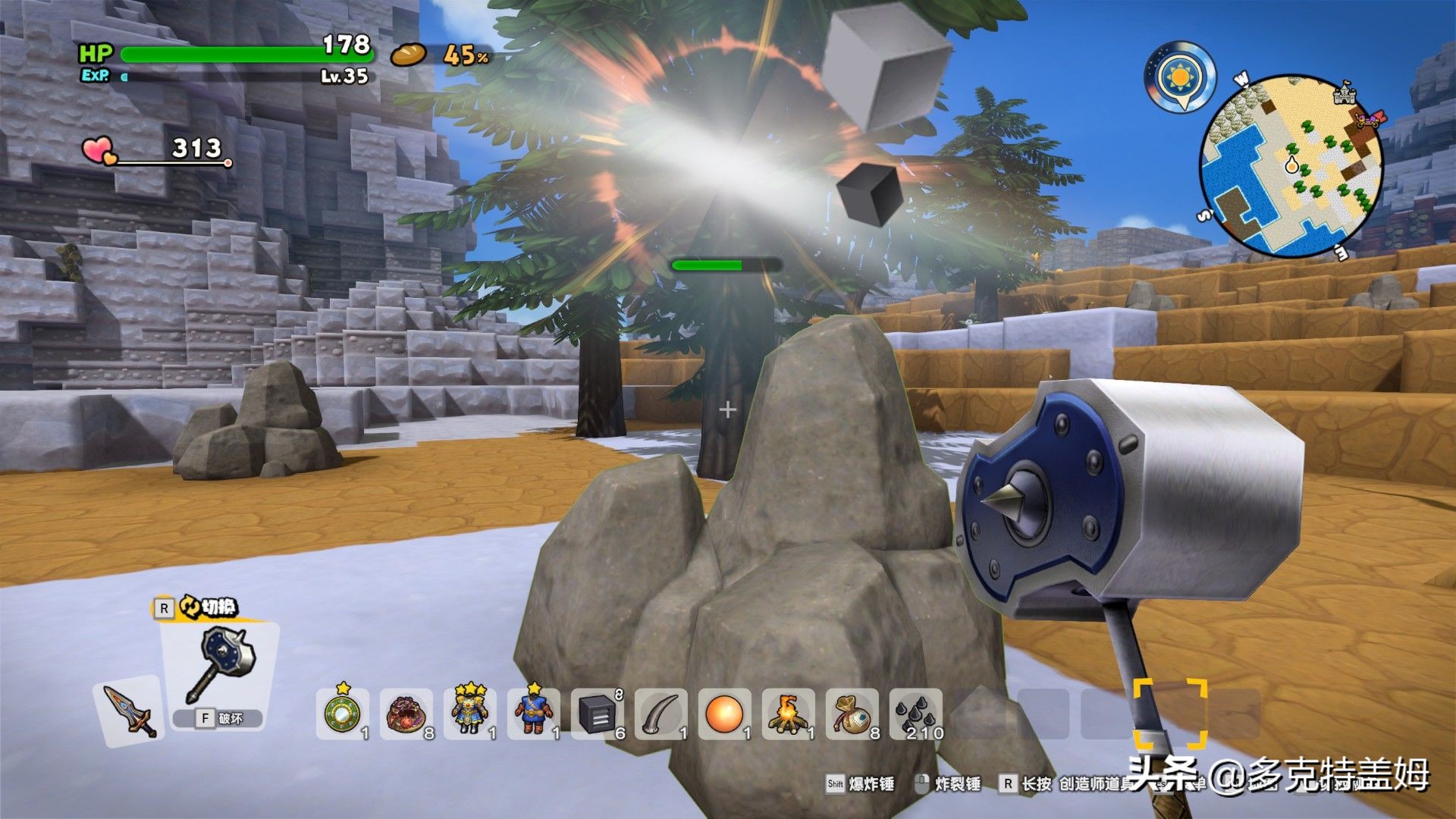This screenshot has height=819, width=1456.
Task: Equip the sword in the weapon slot
Action: 130,710
